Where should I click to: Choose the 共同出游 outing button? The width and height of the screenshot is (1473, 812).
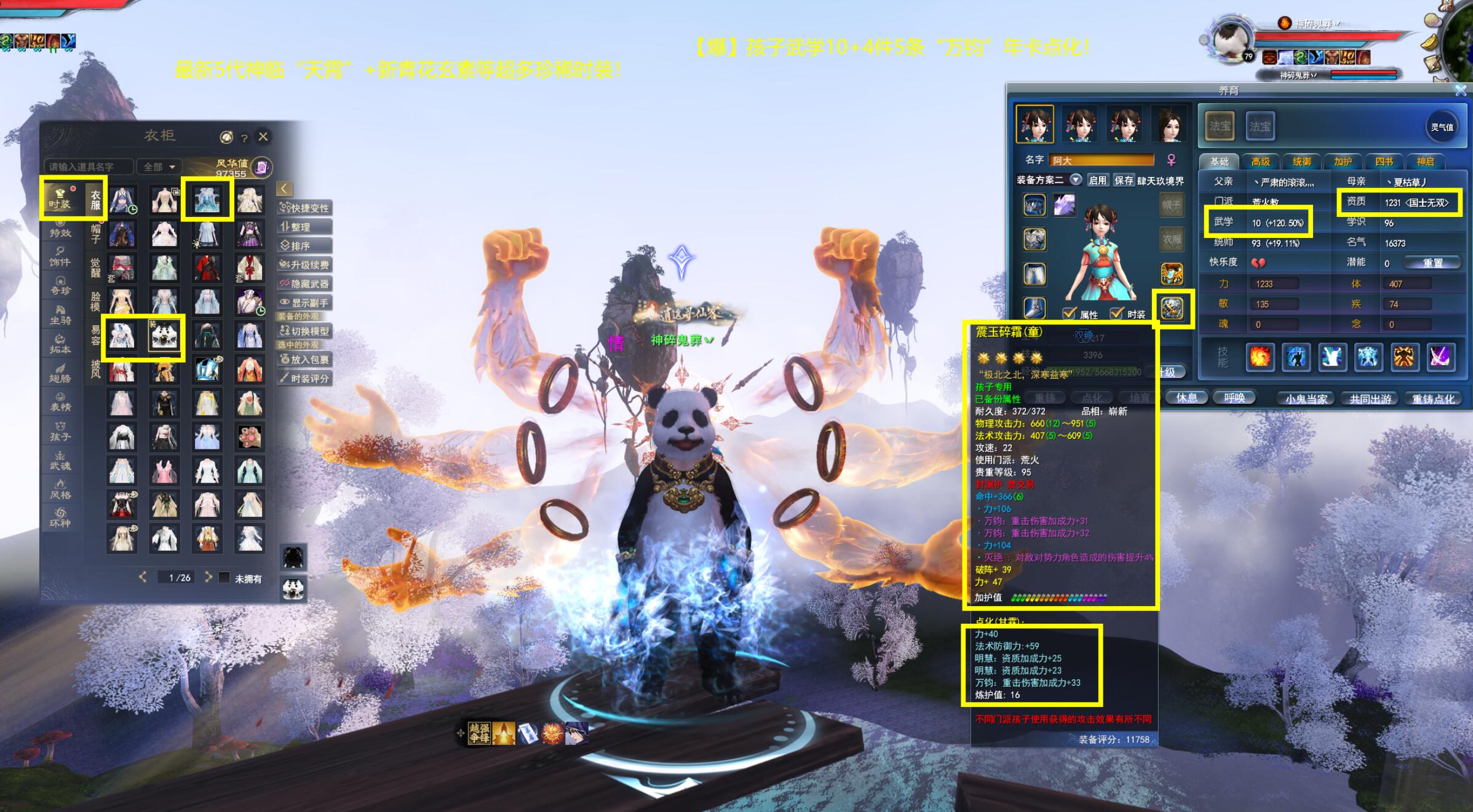point(1370,399)
